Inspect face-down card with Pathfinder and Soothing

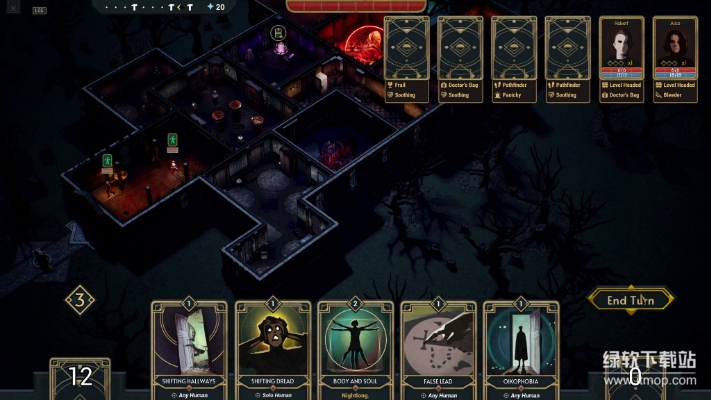[568, 48]
